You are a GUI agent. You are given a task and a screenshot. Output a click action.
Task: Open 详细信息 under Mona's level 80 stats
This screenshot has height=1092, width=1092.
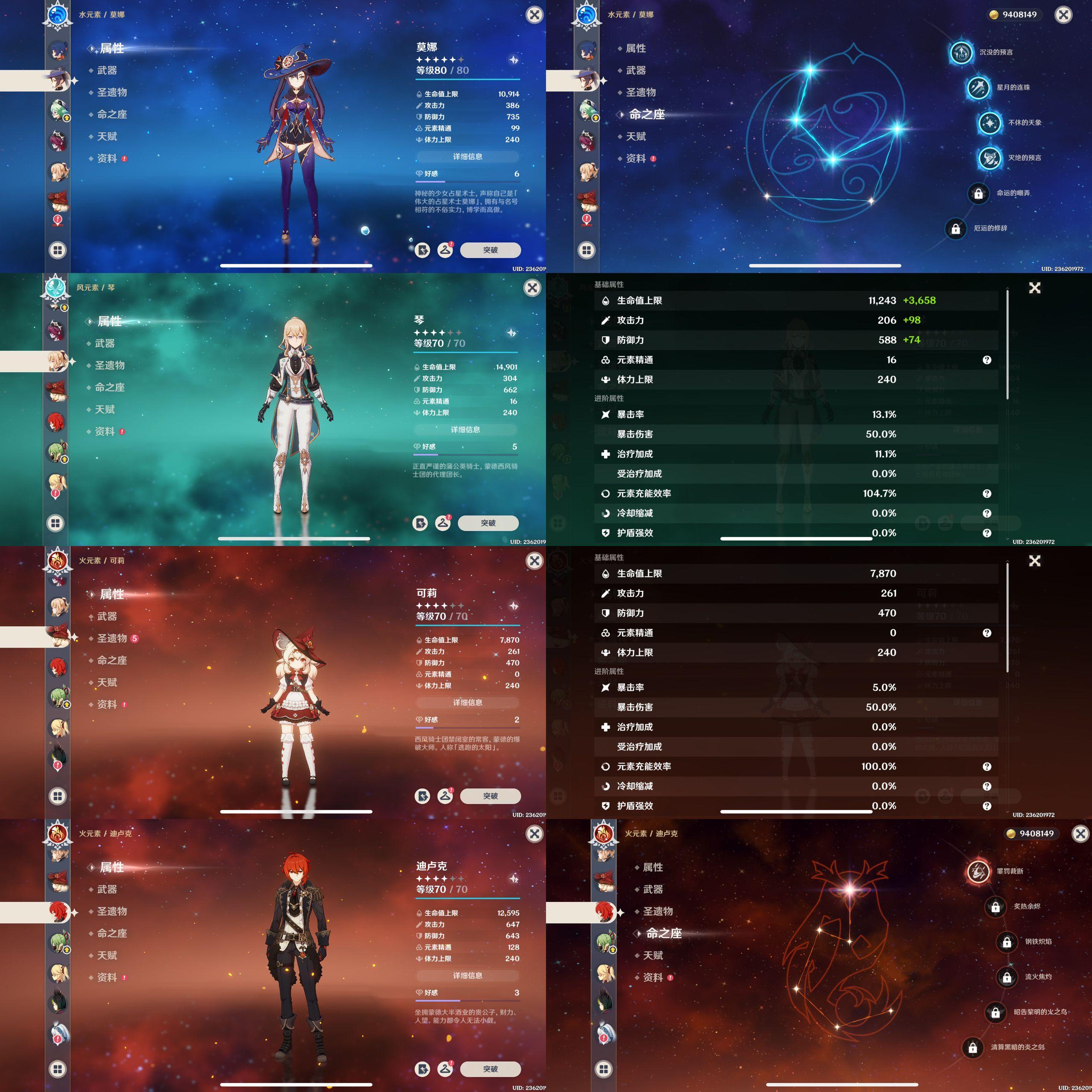tap(468, 156)
